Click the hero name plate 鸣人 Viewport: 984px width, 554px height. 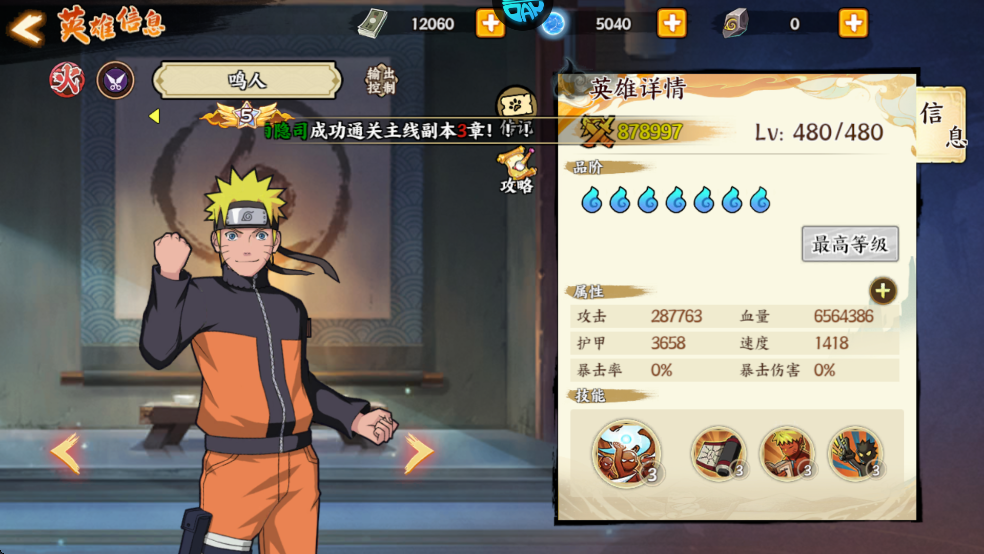tap(247, 80)
